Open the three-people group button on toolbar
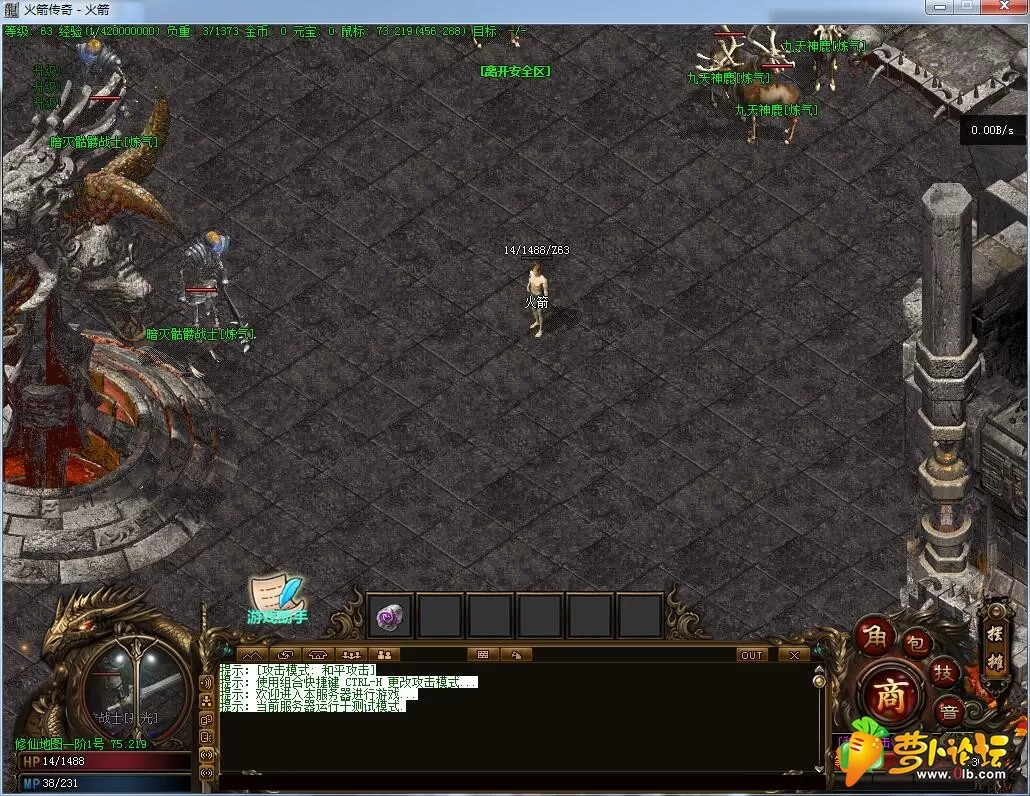This screenshot has height=796, width=1030. click(x=351, y=655)
